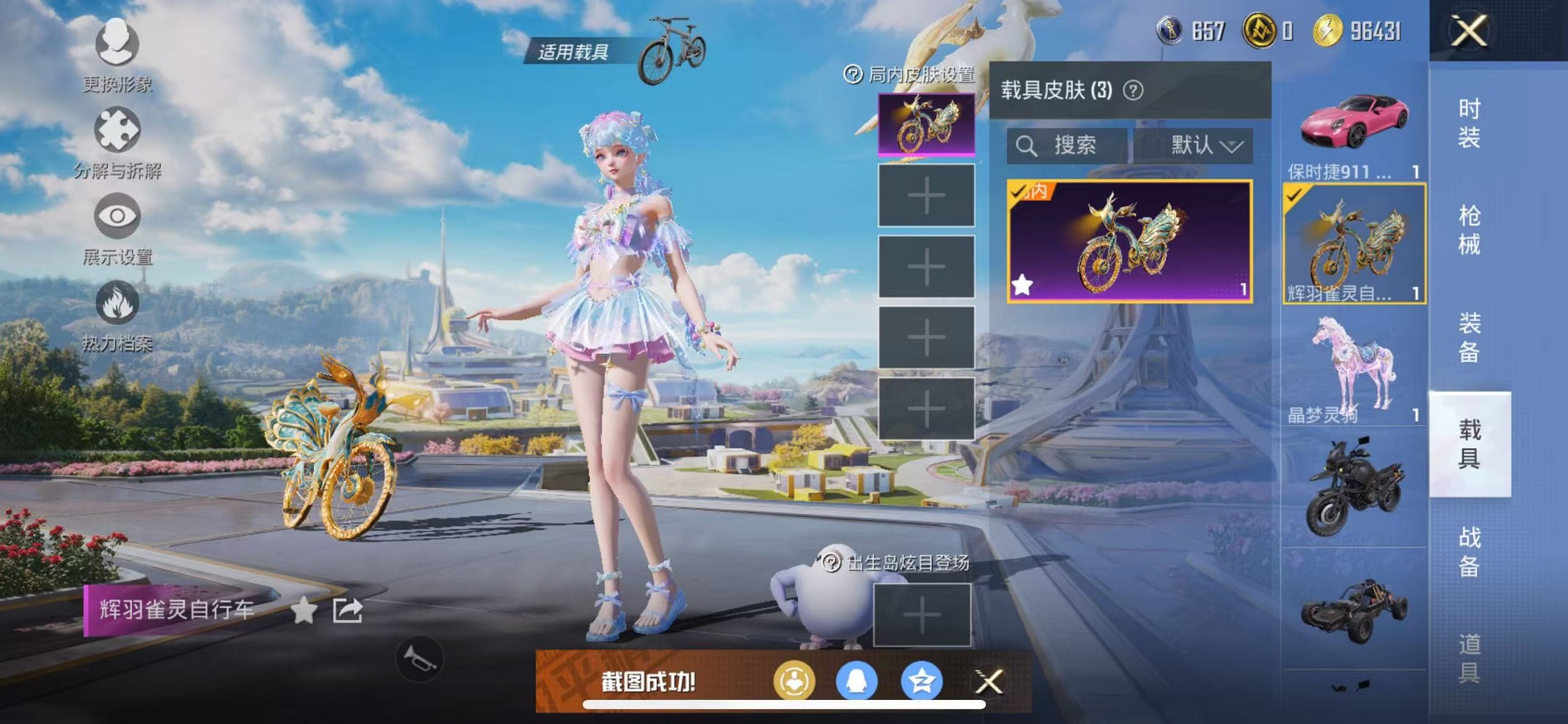This screenshot has height=724, width=1568.
Task: Select the 分解与拆解 dismantle icon
Action: pyautogui.click(x=117, y=130)
